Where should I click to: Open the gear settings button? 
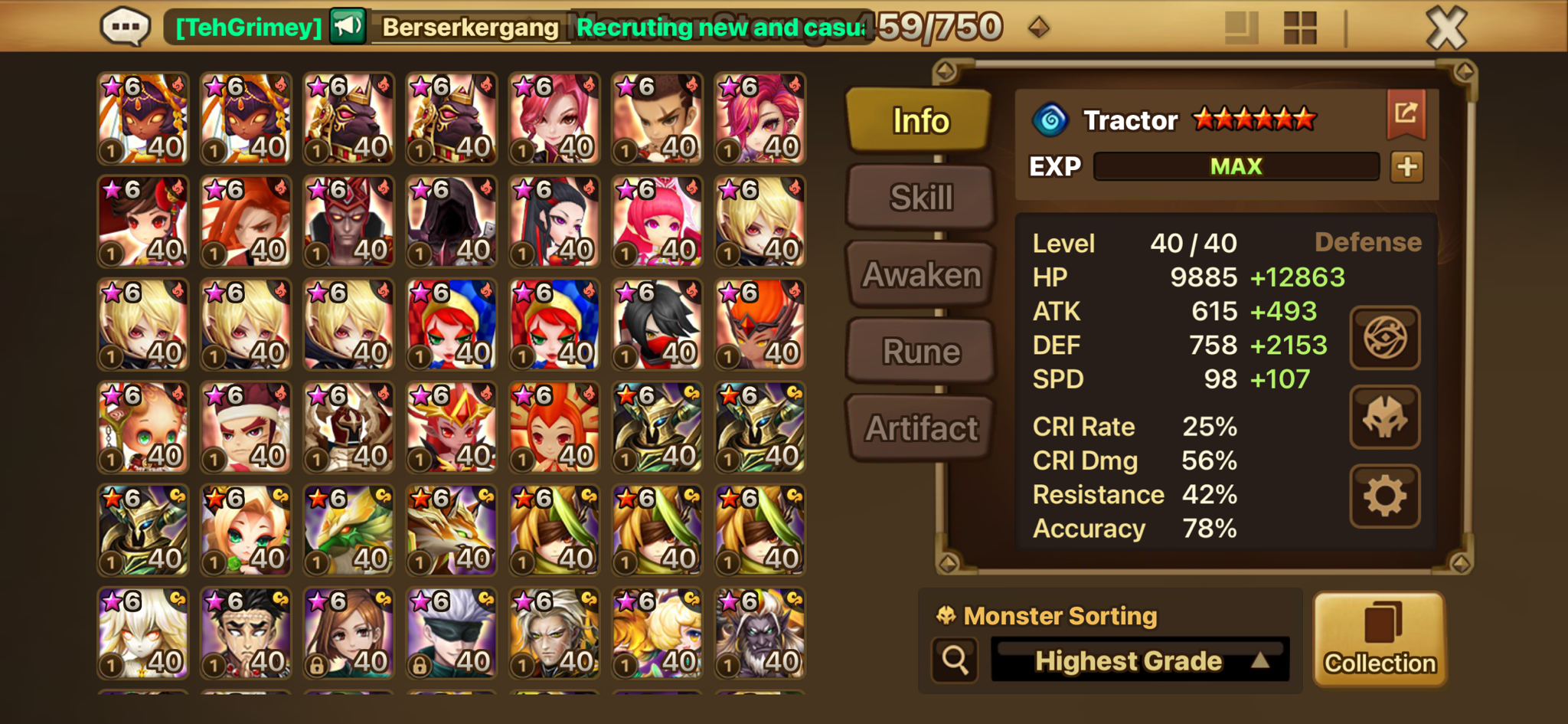1384,496
